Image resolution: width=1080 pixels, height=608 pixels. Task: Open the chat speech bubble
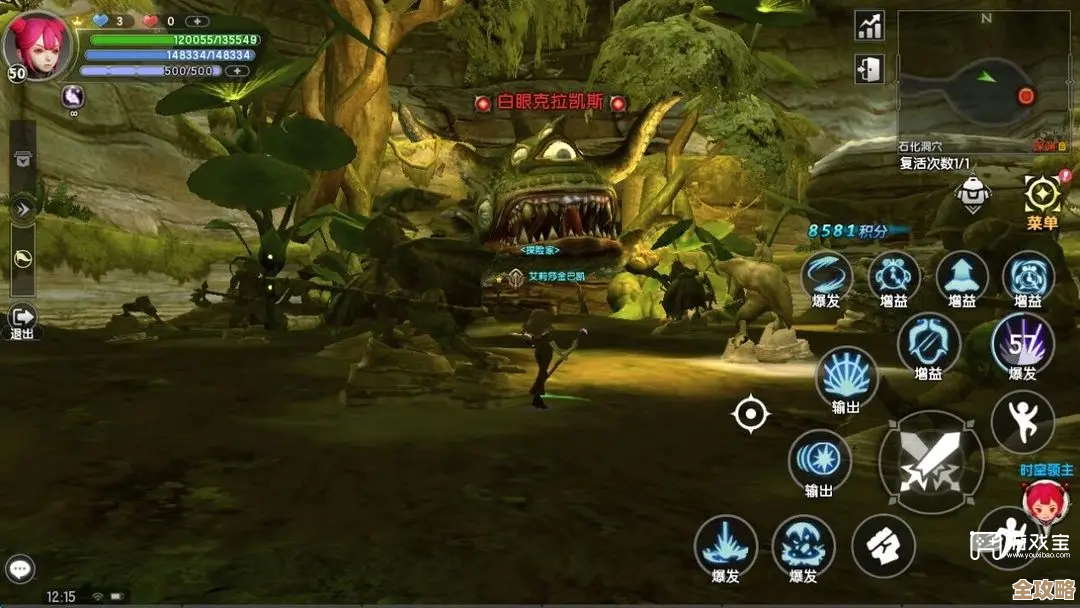tap(20, 569)
